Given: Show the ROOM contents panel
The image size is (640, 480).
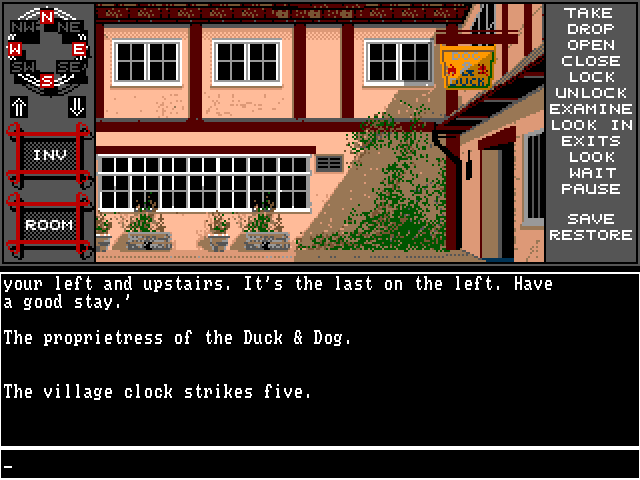Looking at the screenshot, I should (x=48, y=225).
